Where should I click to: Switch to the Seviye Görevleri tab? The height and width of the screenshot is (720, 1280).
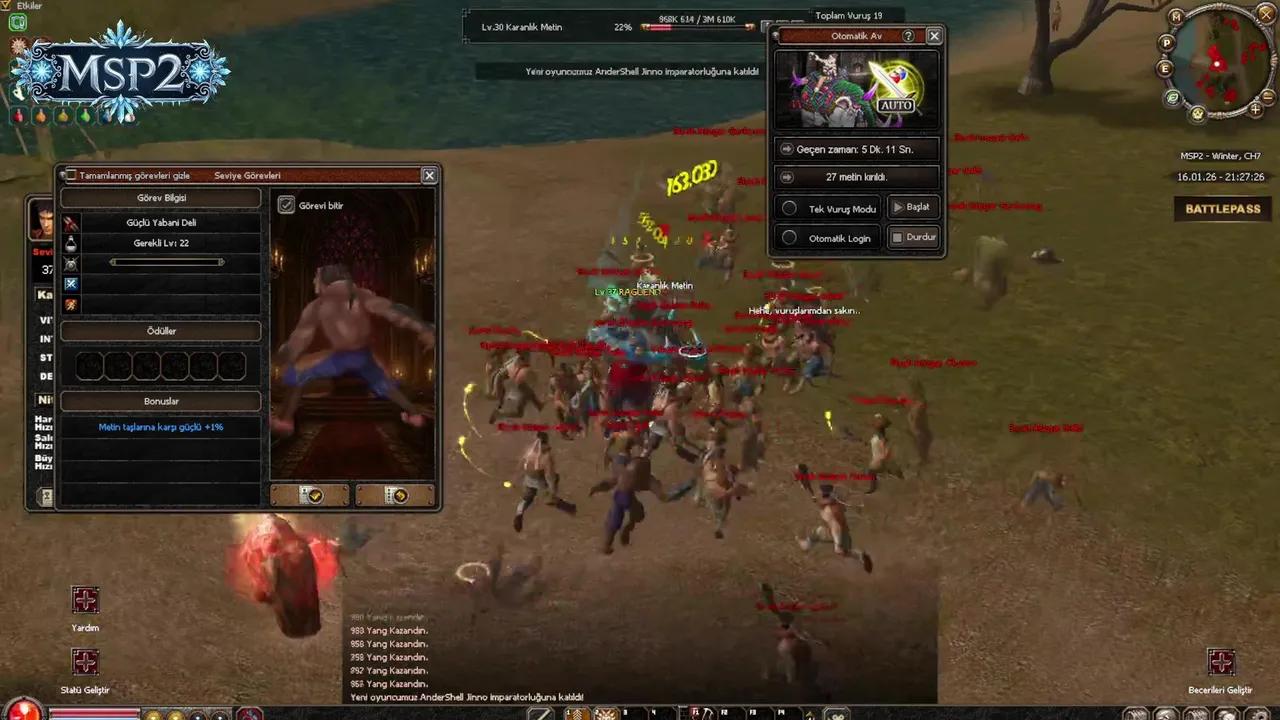(247, 175)
